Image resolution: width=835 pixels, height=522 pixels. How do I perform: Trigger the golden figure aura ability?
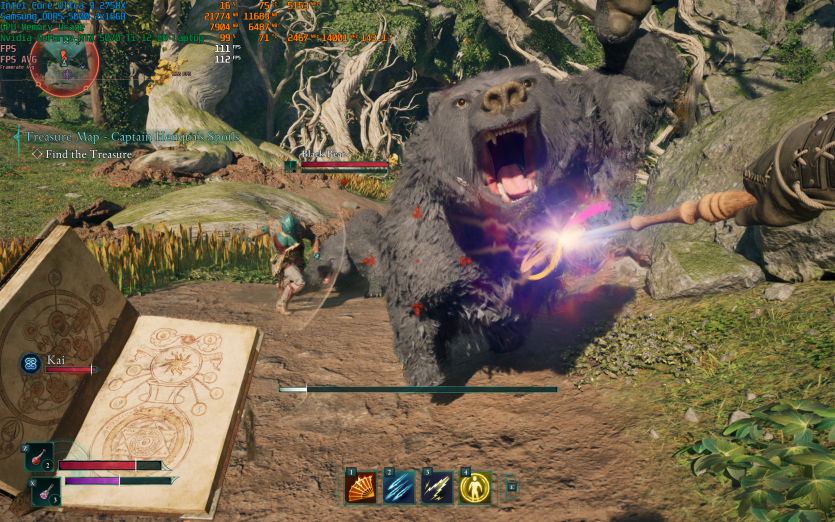(x=474, y=487)
